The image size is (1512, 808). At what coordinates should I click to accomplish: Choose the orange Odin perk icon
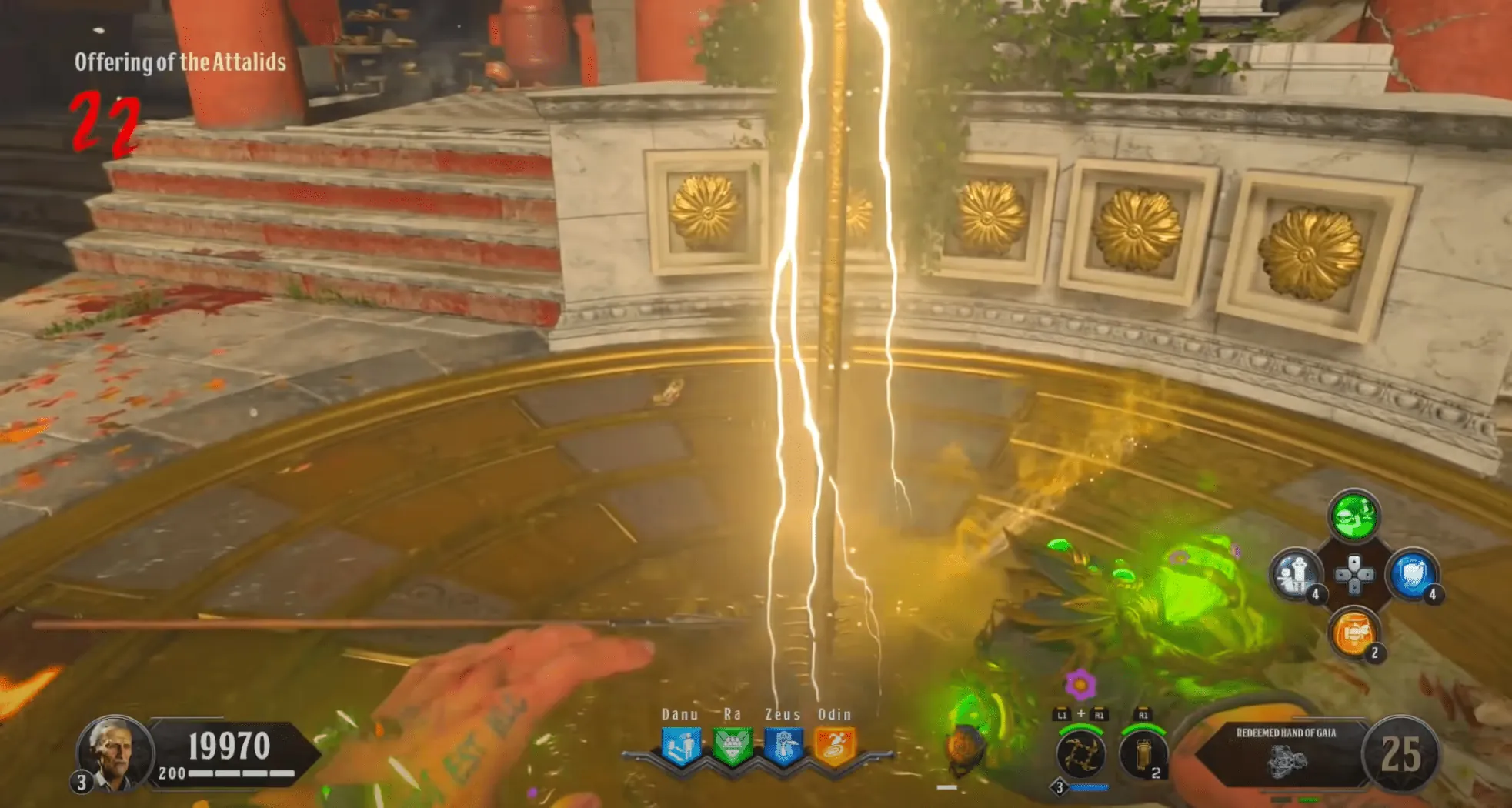tap(835, 746)
